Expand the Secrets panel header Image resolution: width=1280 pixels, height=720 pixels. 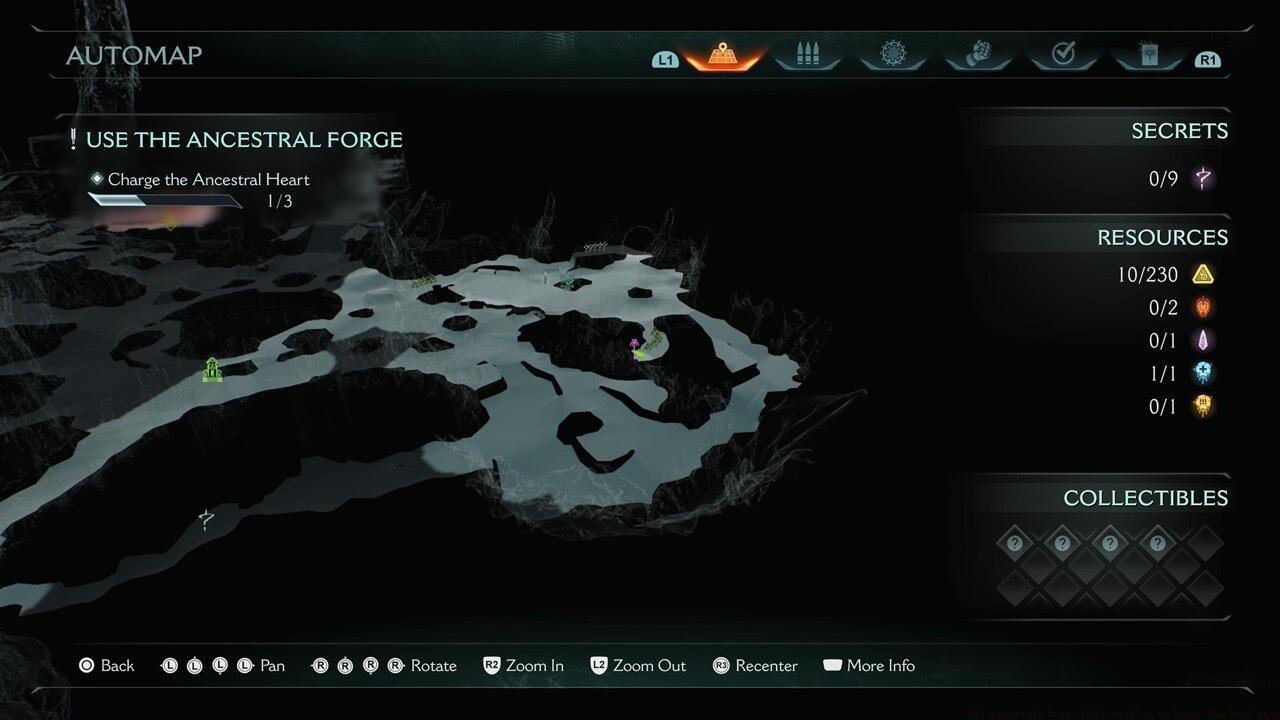(1180, 130)
